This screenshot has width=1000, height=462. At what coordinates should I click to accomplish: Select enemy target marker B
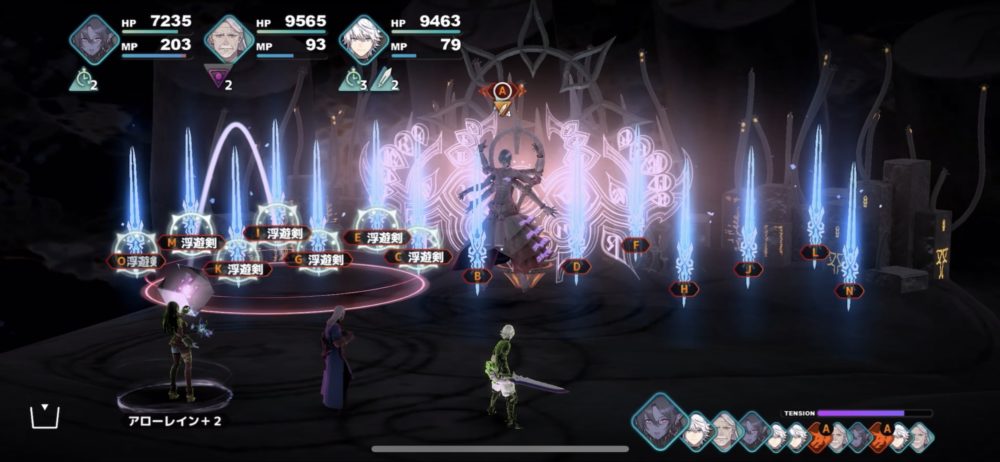click(x=478, y=274)
